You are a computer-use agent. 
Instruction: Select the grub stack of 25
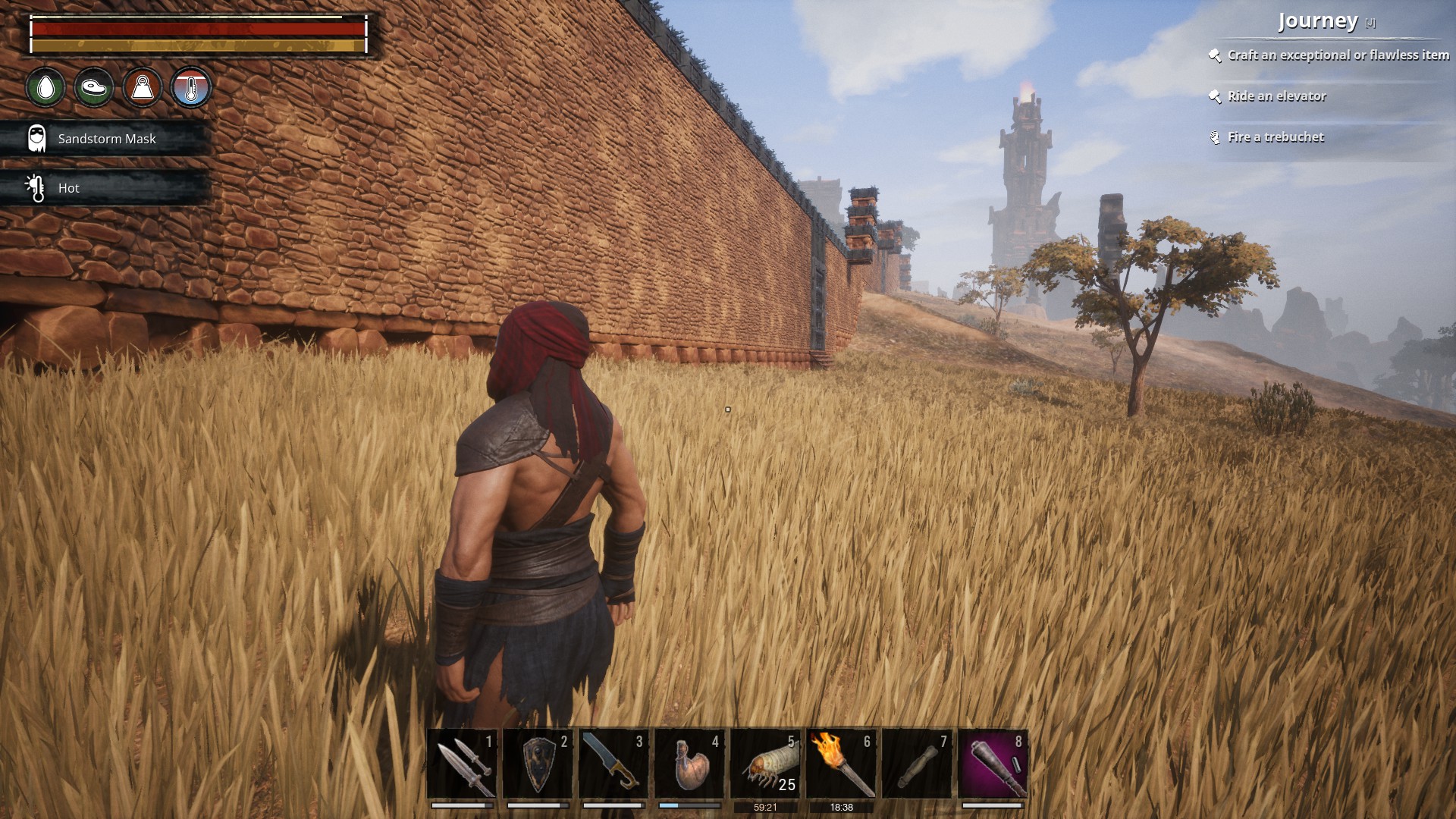point(766,764)
